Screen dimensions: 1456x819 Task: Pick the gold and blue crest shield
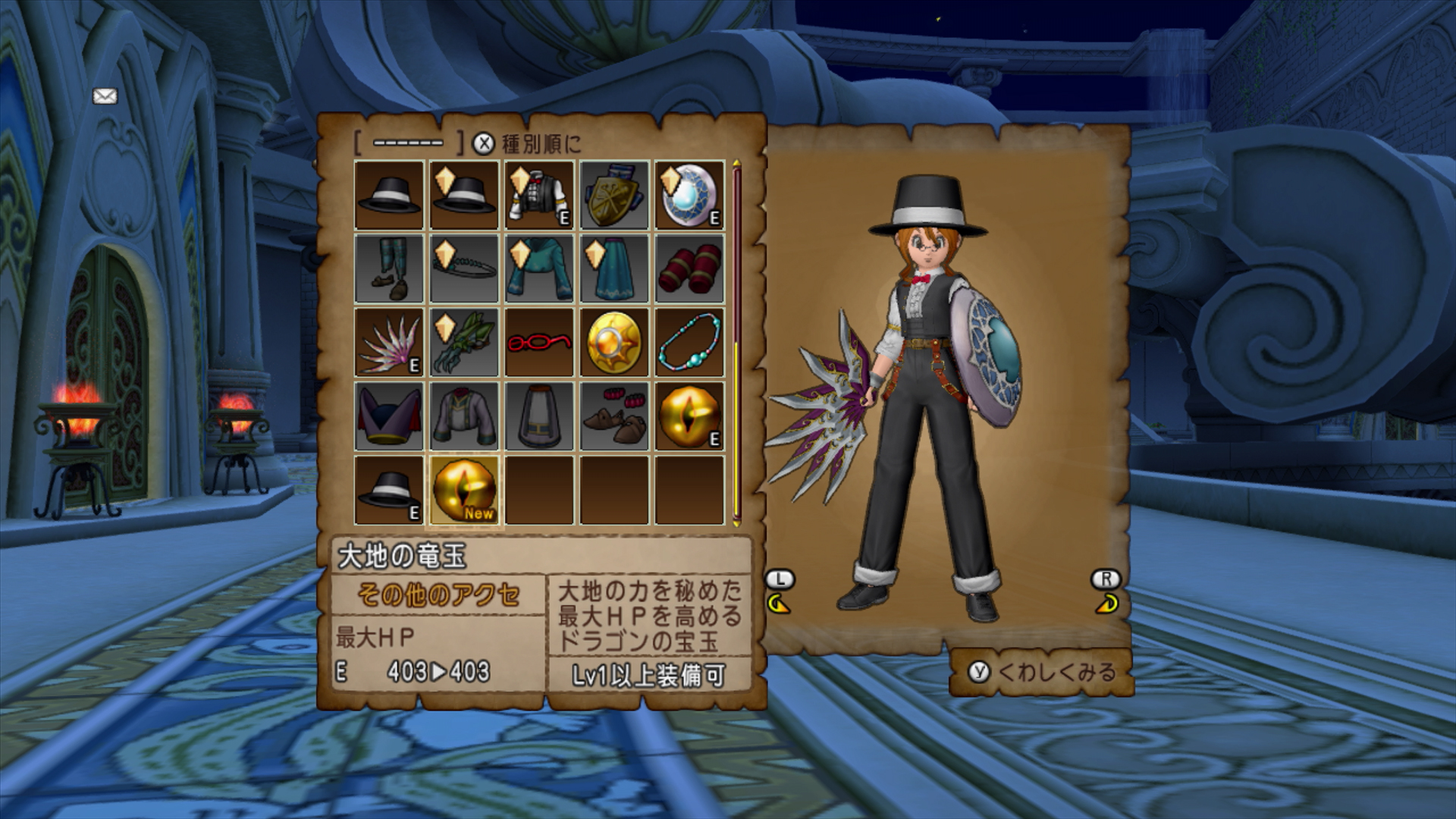click(x=613, y=195)
